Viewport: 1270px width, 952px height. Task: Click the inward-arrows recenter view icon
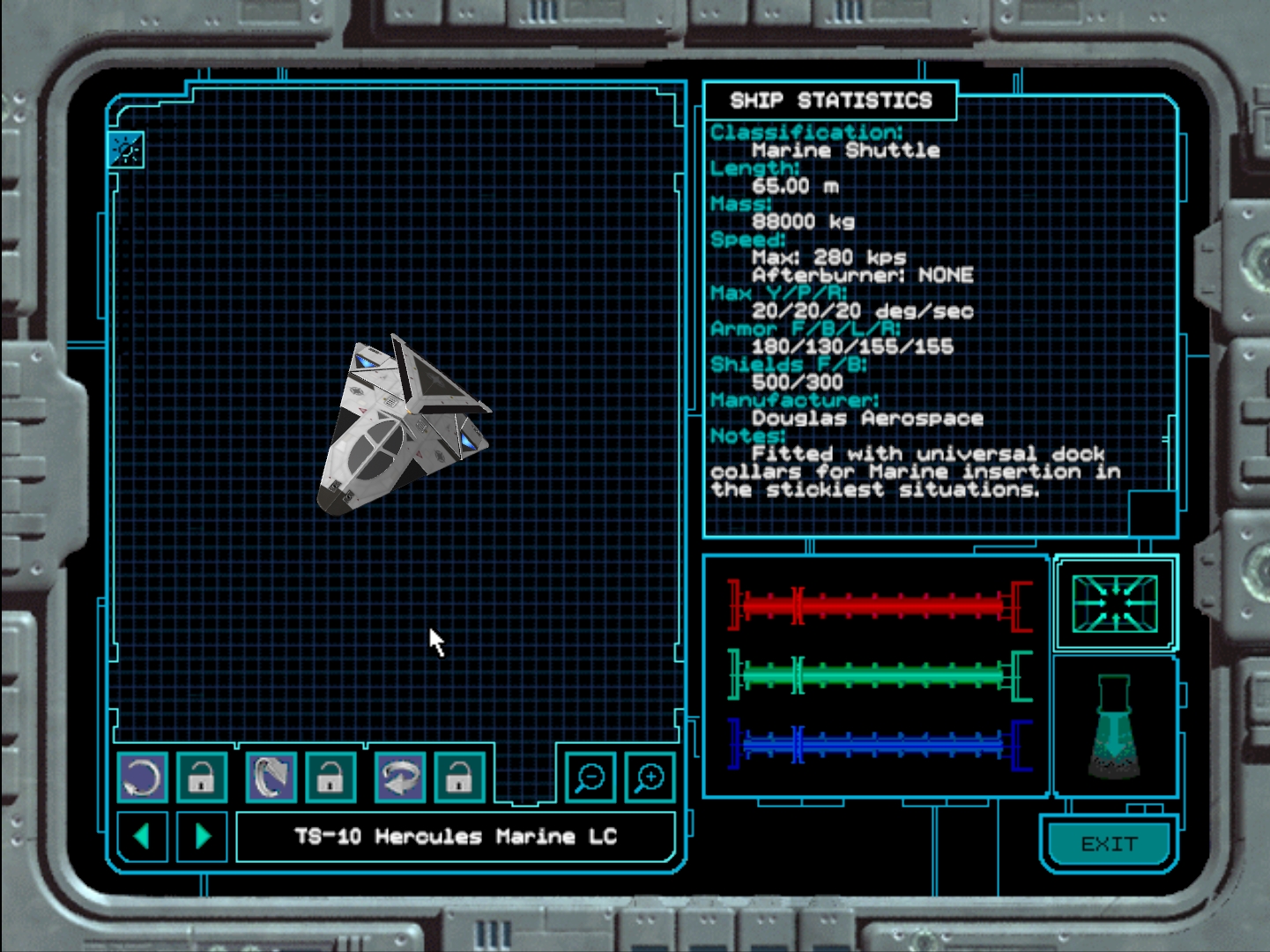(x=1115, y=604)
